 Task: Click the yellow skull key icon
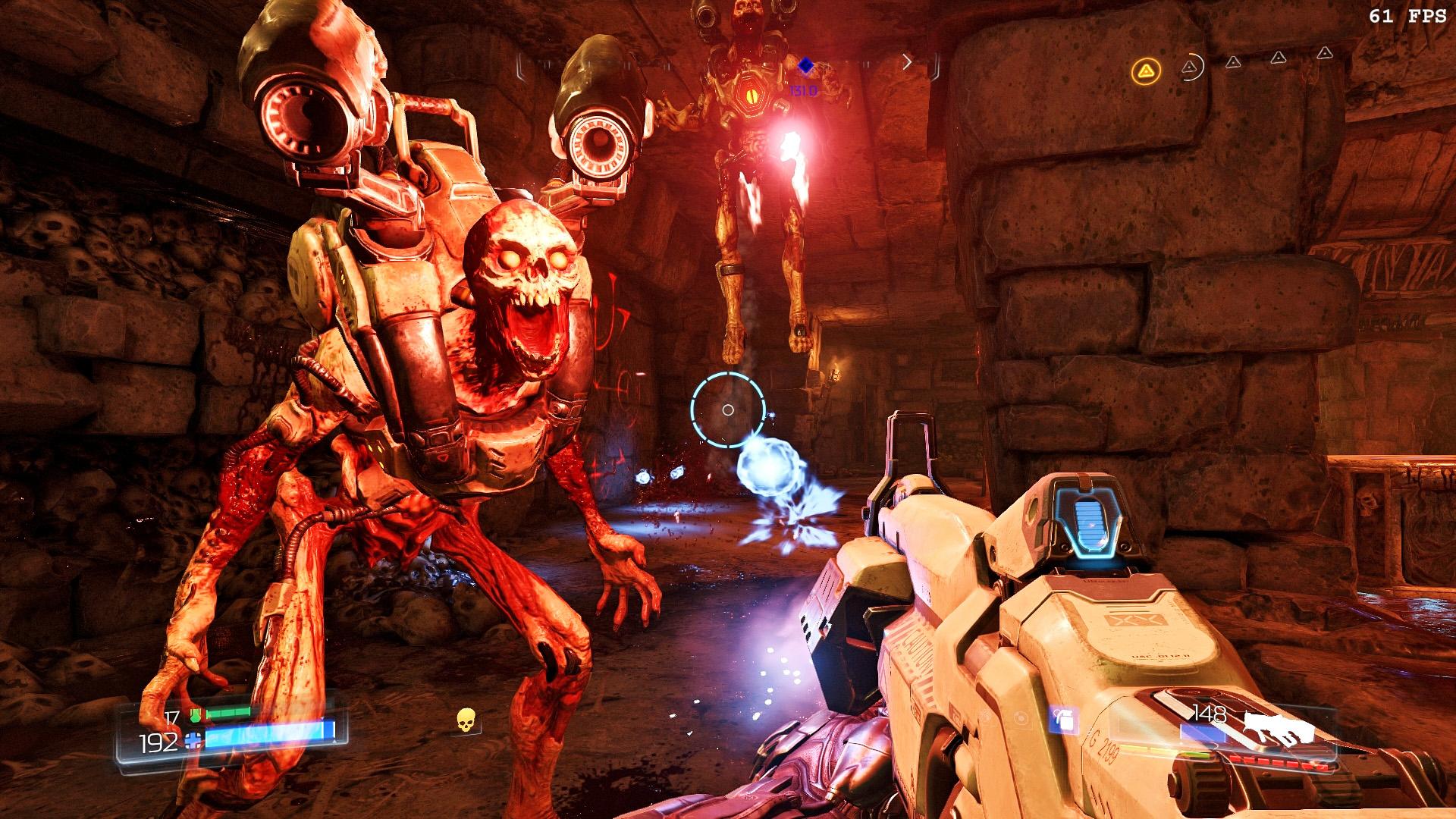[466, 720]
